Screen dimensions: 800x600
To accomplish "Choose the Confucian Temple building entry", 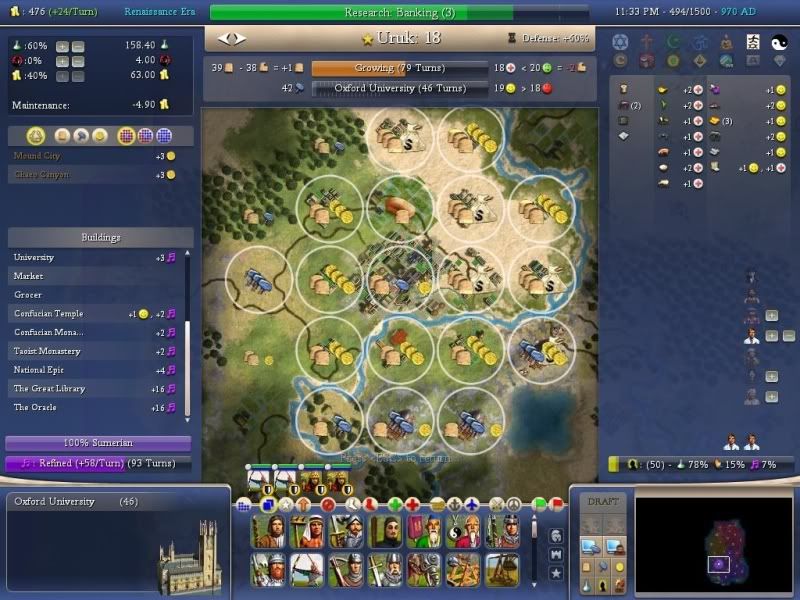I will (95, 313).
